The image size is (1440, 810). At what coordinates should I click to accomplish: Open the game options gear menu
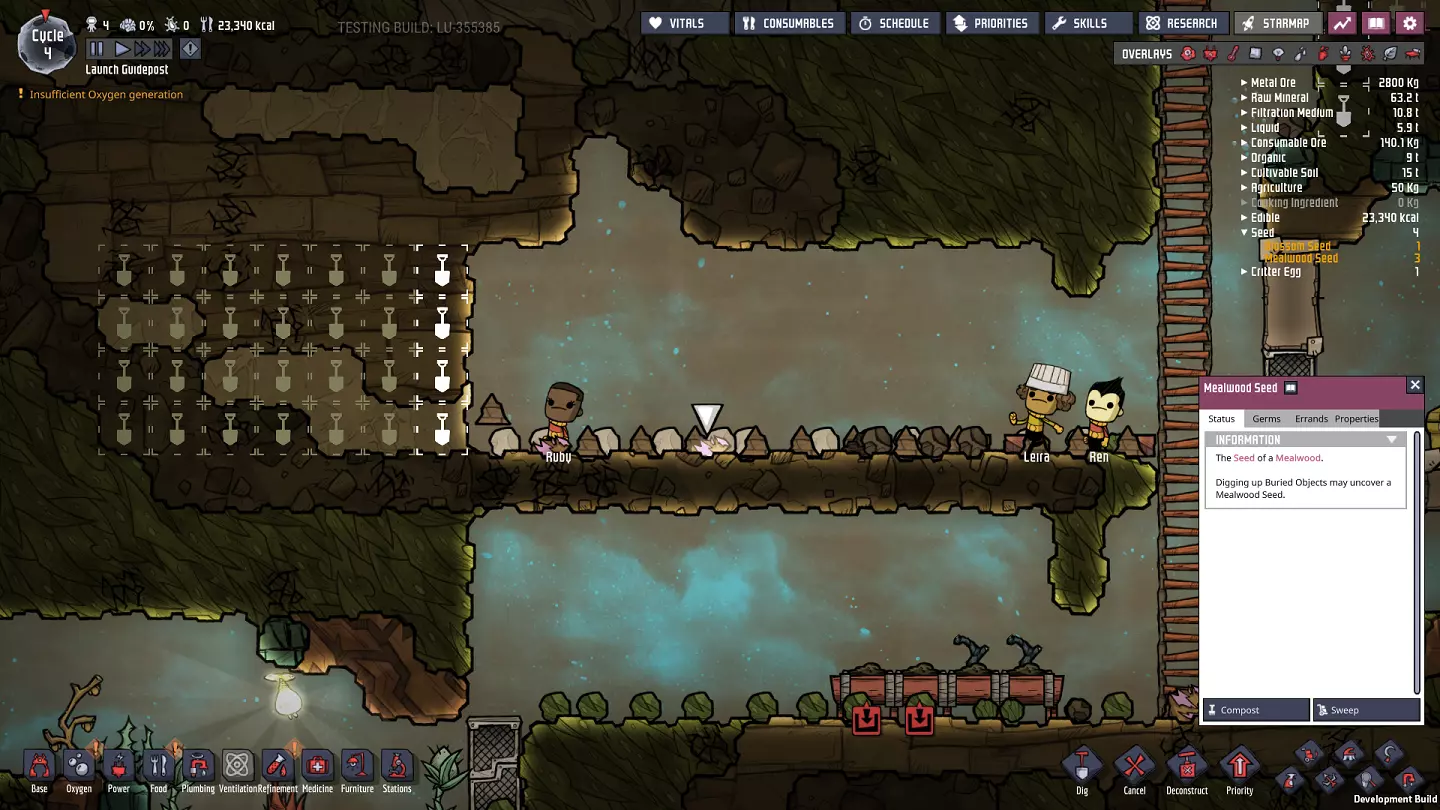(1410, 23)
